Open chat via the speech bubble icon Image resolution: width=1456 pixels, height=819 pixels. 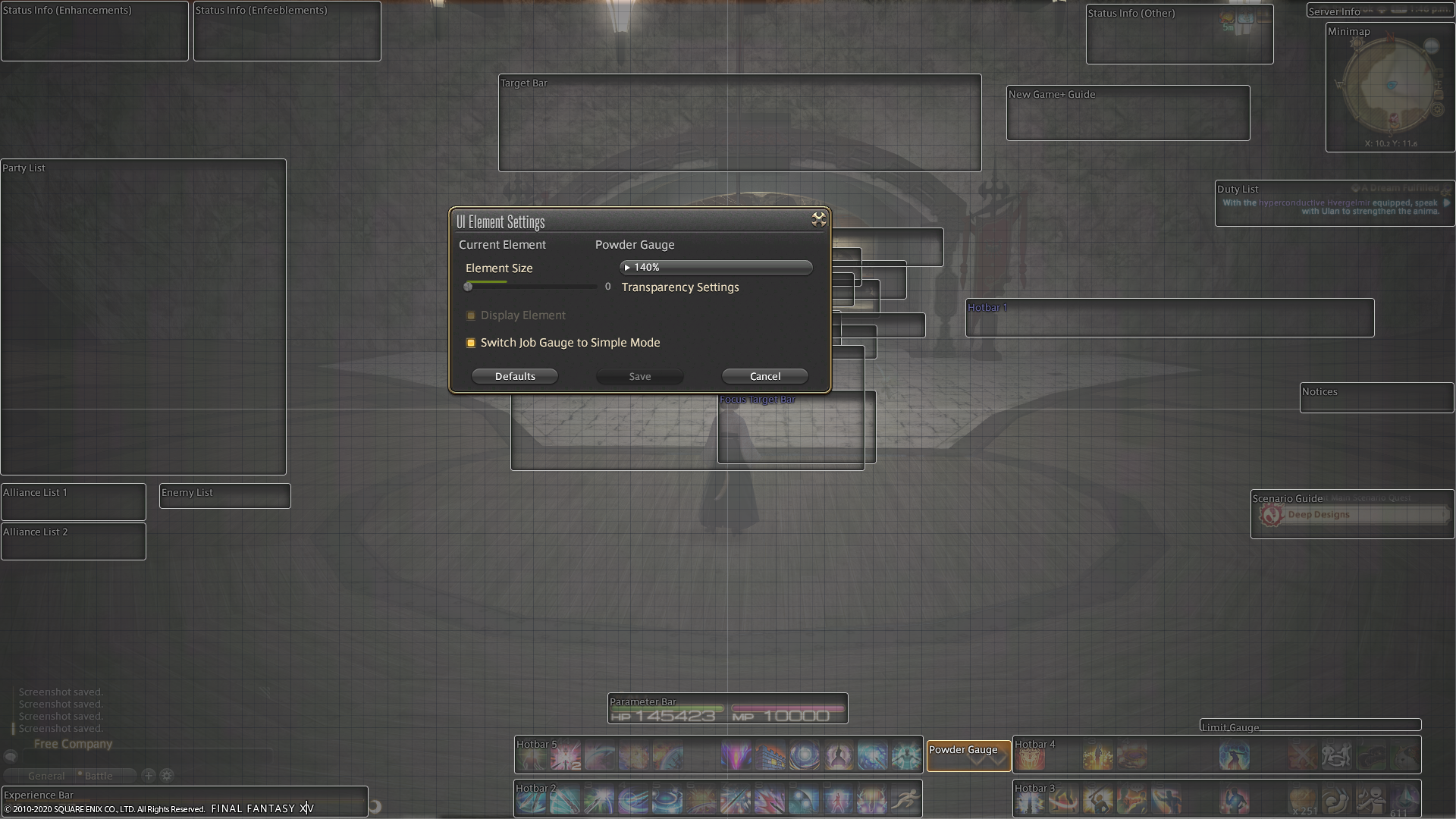point(11,756)
